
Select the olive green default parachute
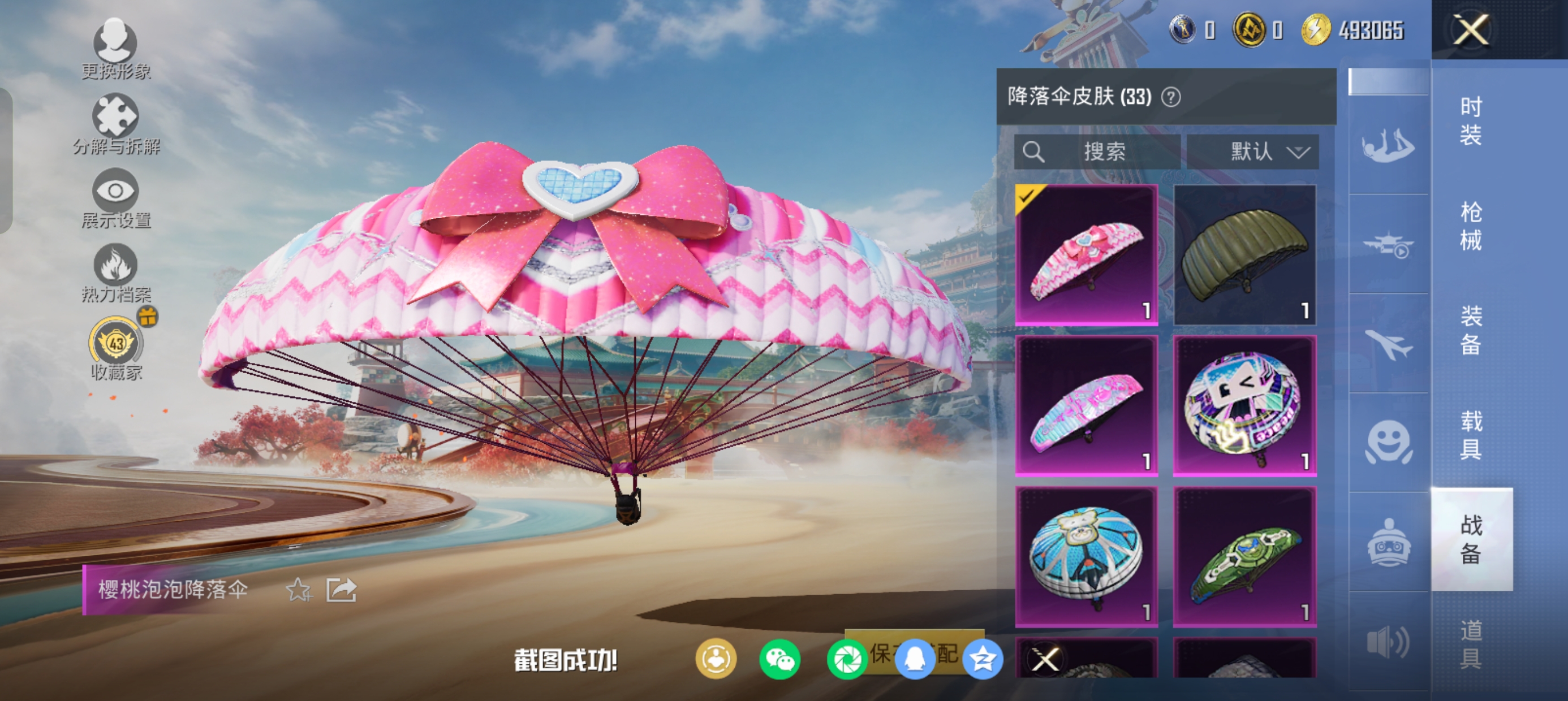pos(1245,254)
